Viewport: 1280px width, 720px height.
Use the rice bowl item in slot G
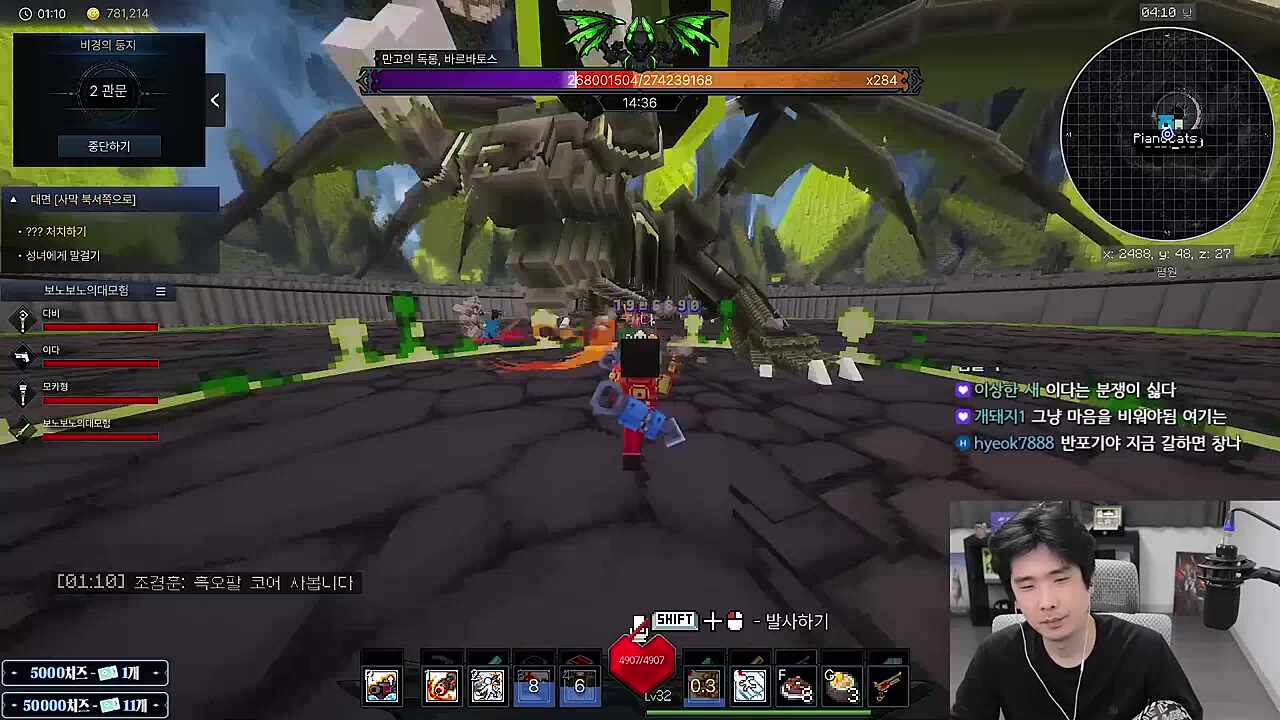842,686
